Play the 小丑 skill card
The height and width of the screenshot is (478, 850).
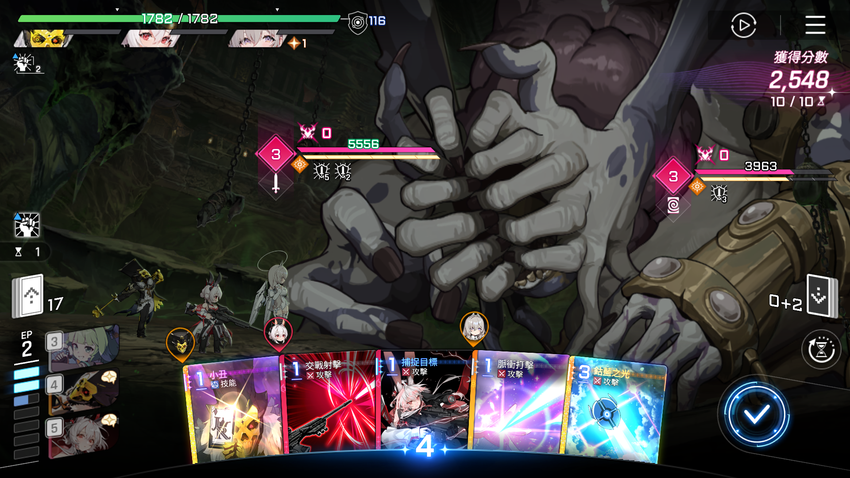[x=232, y=410]
